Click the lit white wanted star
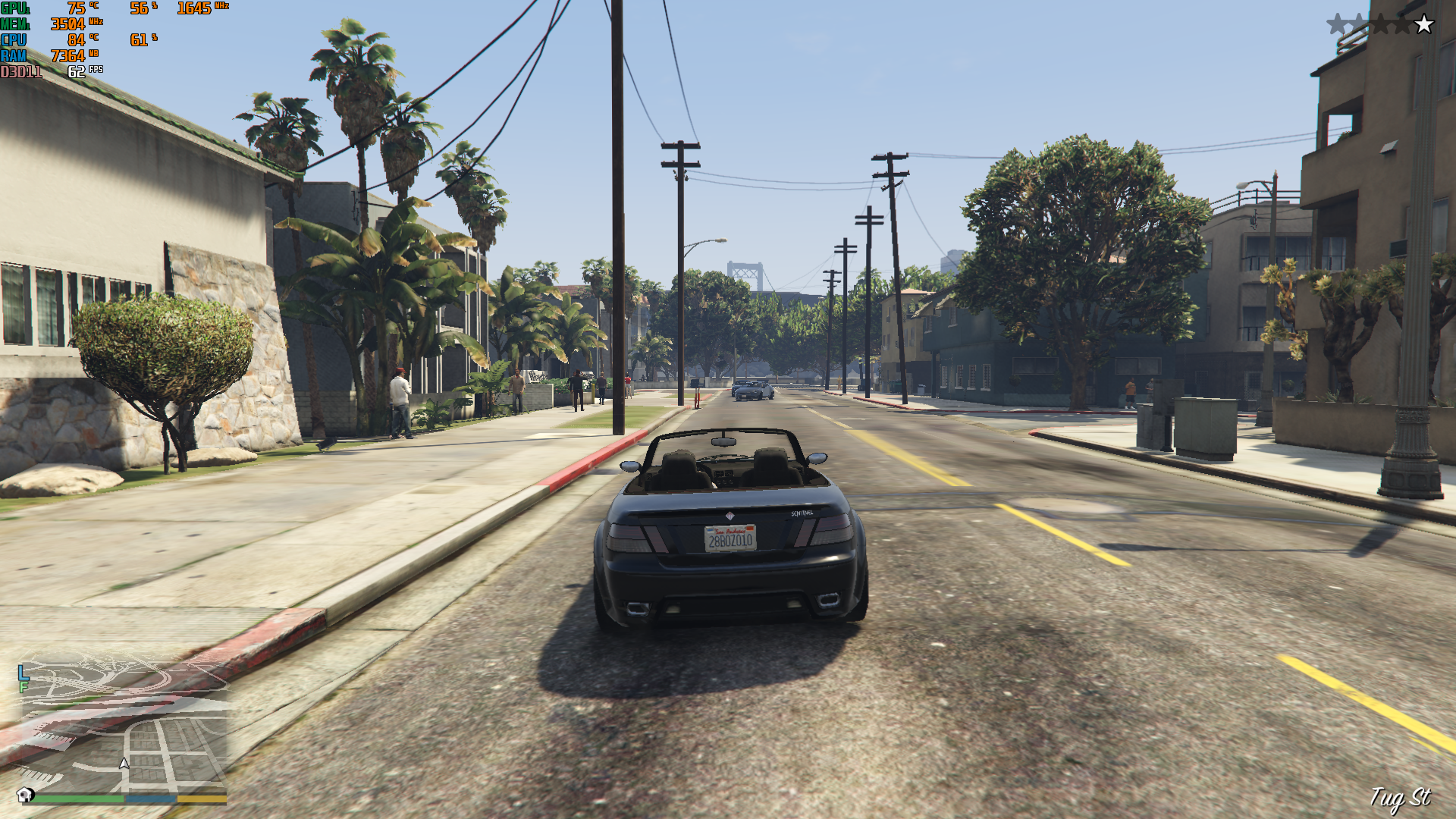 [x=1424, y=24]
